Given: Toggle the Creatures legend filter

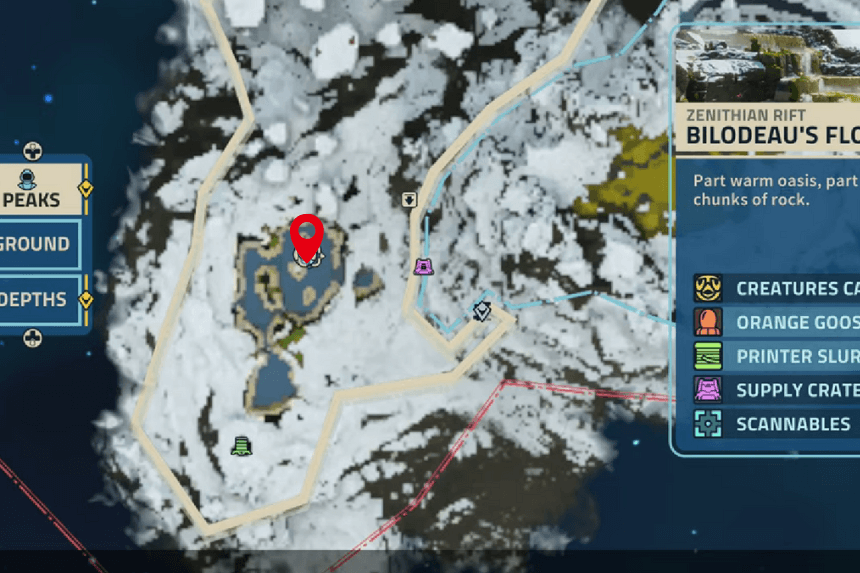Looking at the screenshot, I should [776, 289].
